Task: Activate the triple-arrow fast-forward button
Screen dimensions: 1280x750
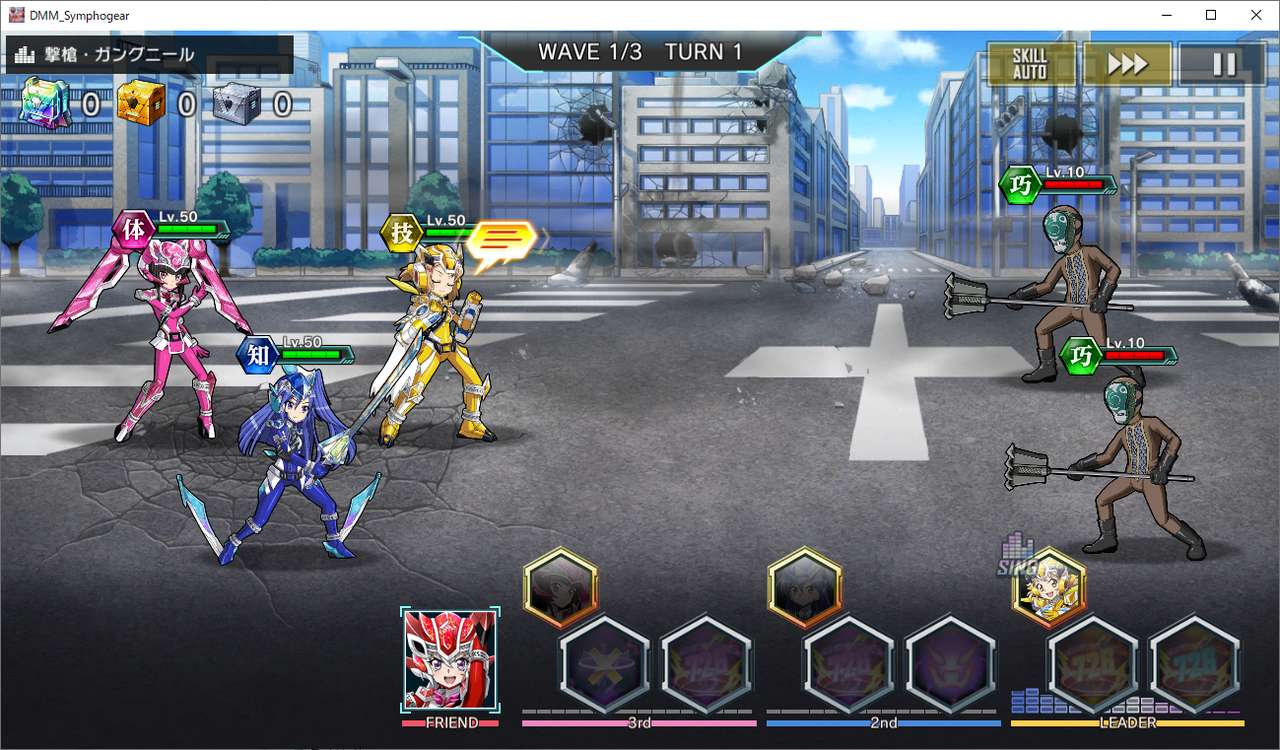Action: click(x=1127, y=64)
